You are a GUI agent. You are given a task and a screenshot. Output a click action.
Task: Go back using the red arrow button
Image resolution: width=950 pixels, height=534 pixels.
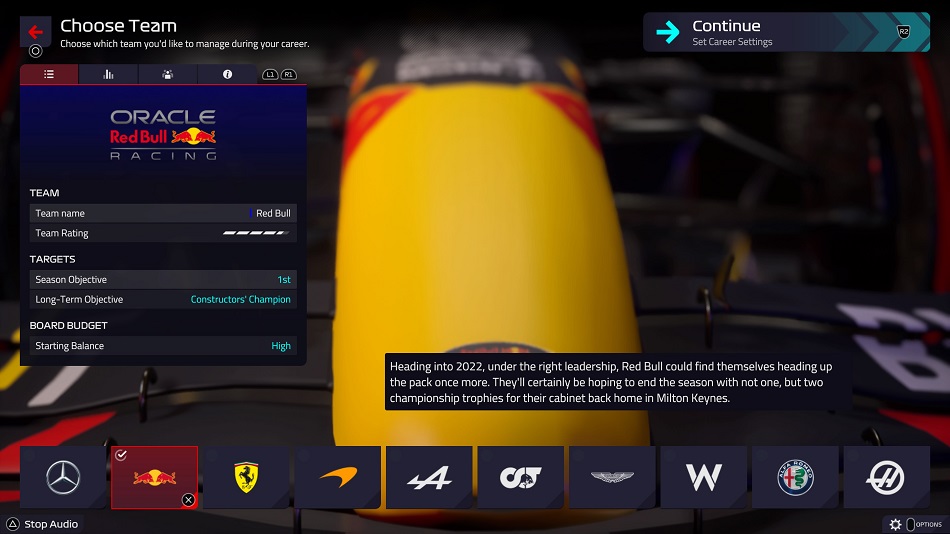(35, 31)
